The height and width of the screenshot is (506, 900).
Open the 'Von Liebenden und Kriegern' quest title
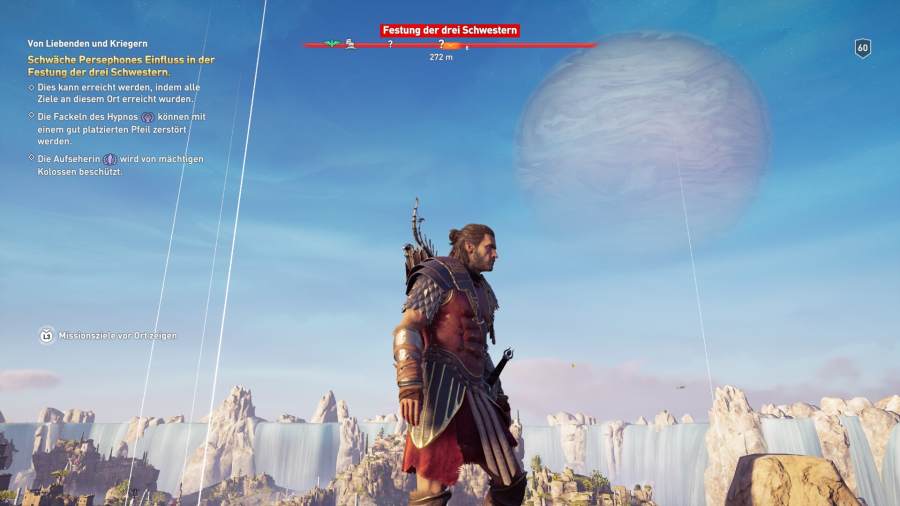click(x=88, y=44)
